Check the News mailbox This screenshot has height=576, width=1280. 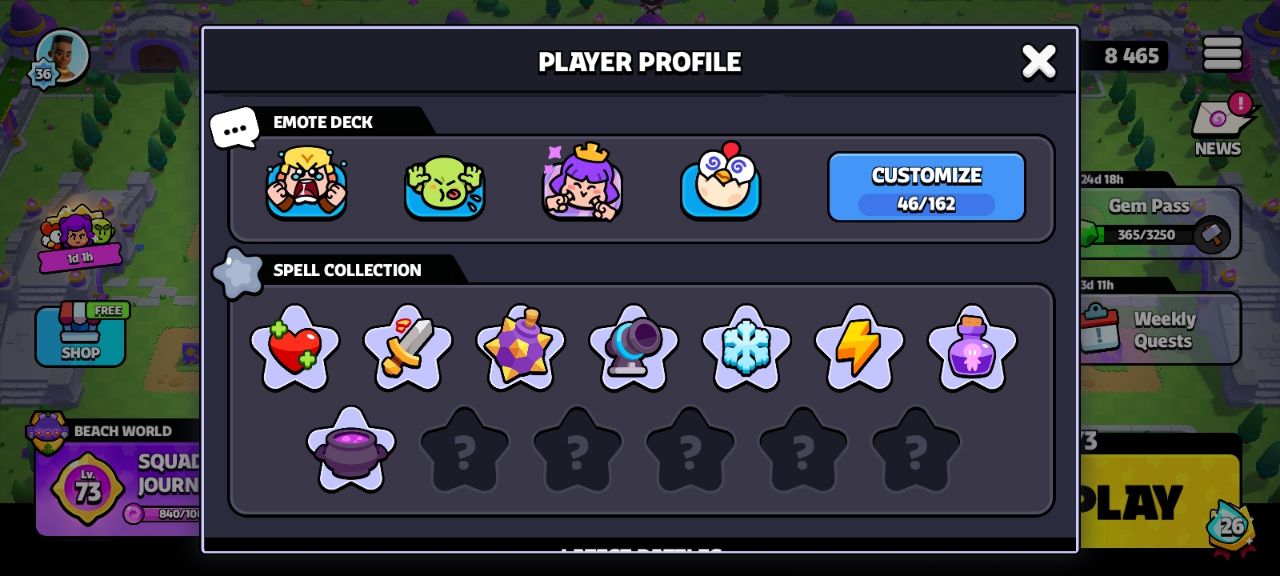[1218, 125]
